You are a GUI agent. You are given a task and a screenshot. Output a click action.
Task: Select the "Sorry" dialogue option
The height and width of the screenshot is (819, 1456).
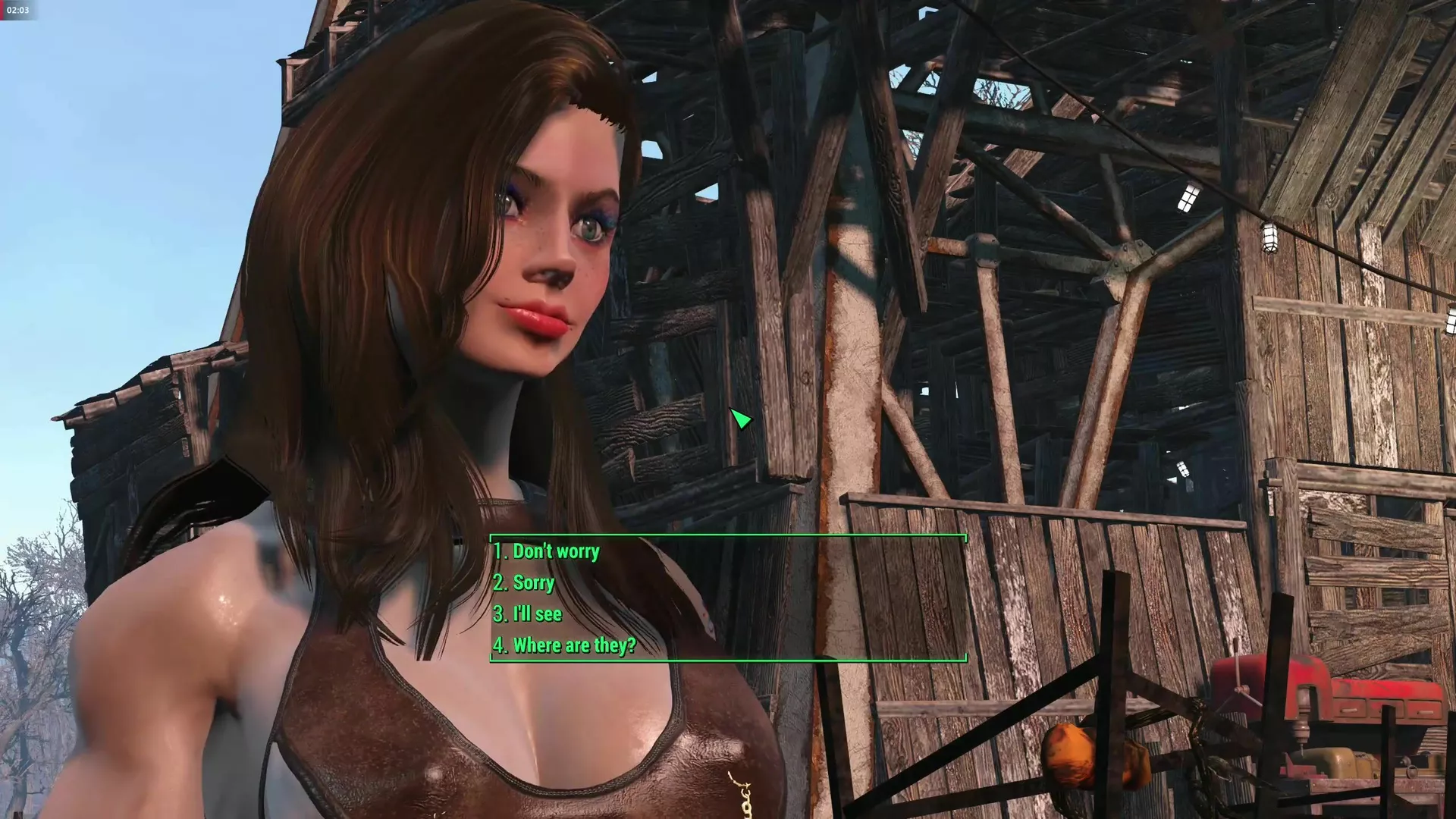[525, 582]
